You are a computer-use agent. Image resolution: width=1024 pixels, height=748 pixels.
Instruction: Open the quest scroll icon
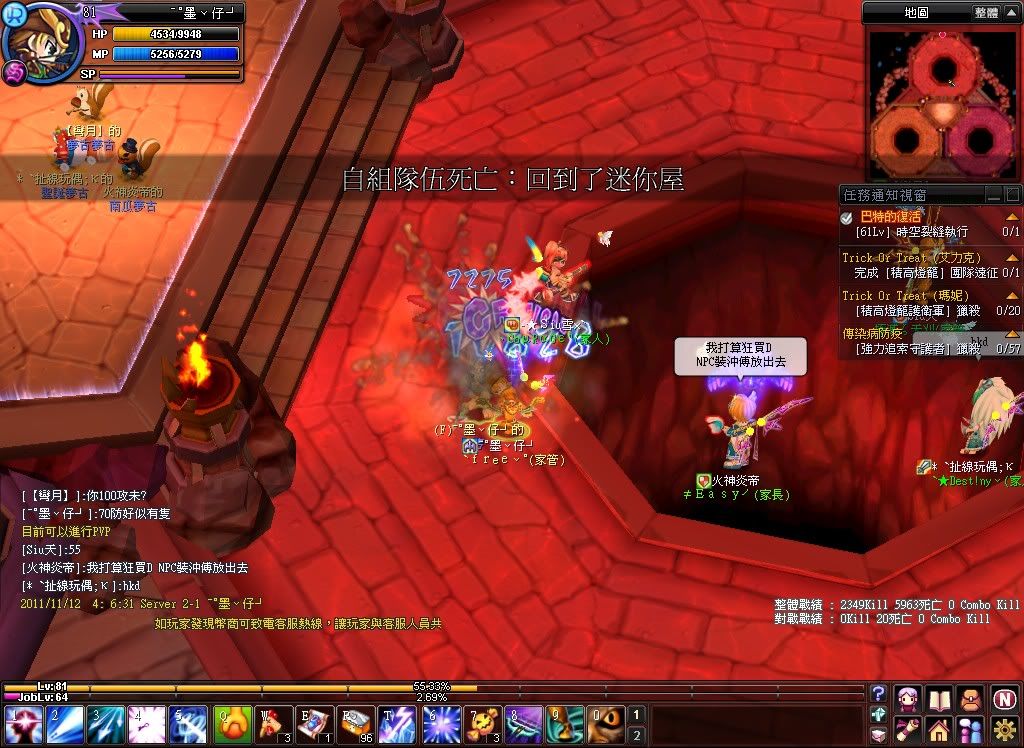tap(909, 728)
